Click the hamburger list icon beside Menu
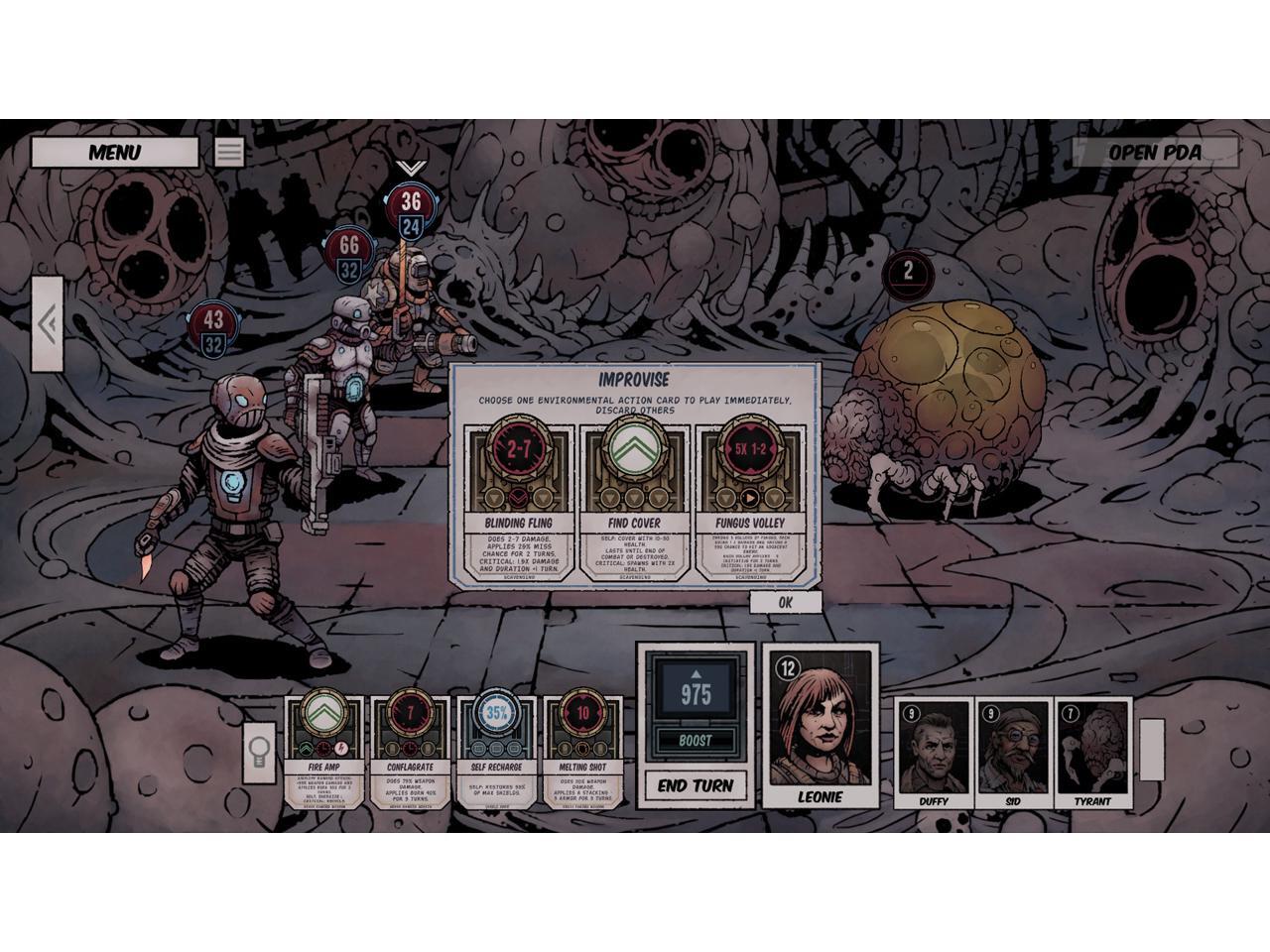1270x952 pixels. click(229, 152)
